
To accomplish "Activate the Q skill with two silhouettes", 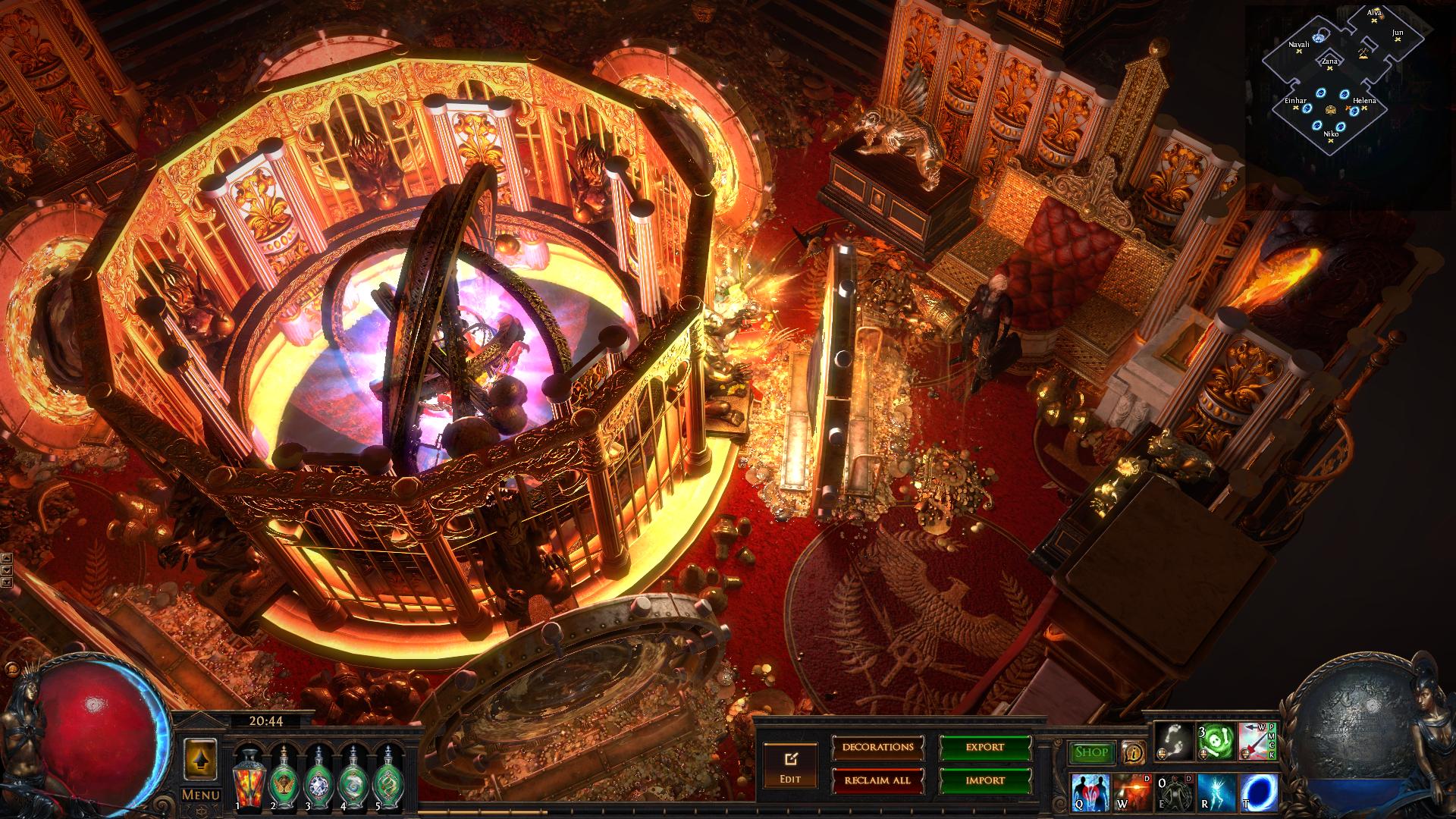I will click(x=1090, y=791).
